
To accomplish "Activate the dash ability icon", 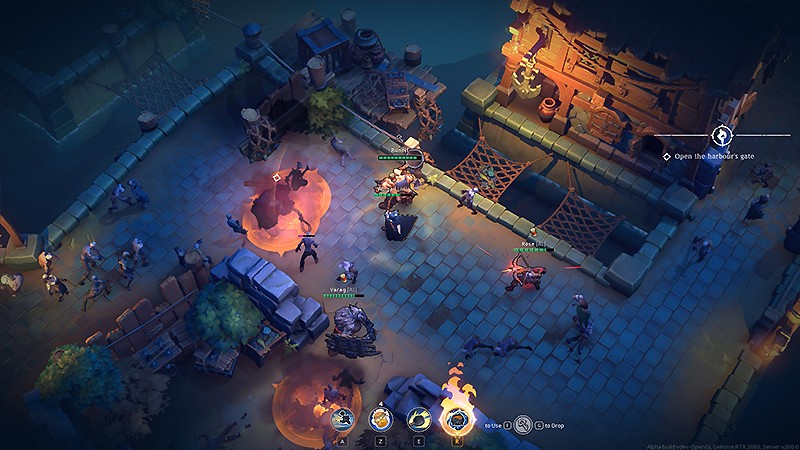I will coord(343,420).
